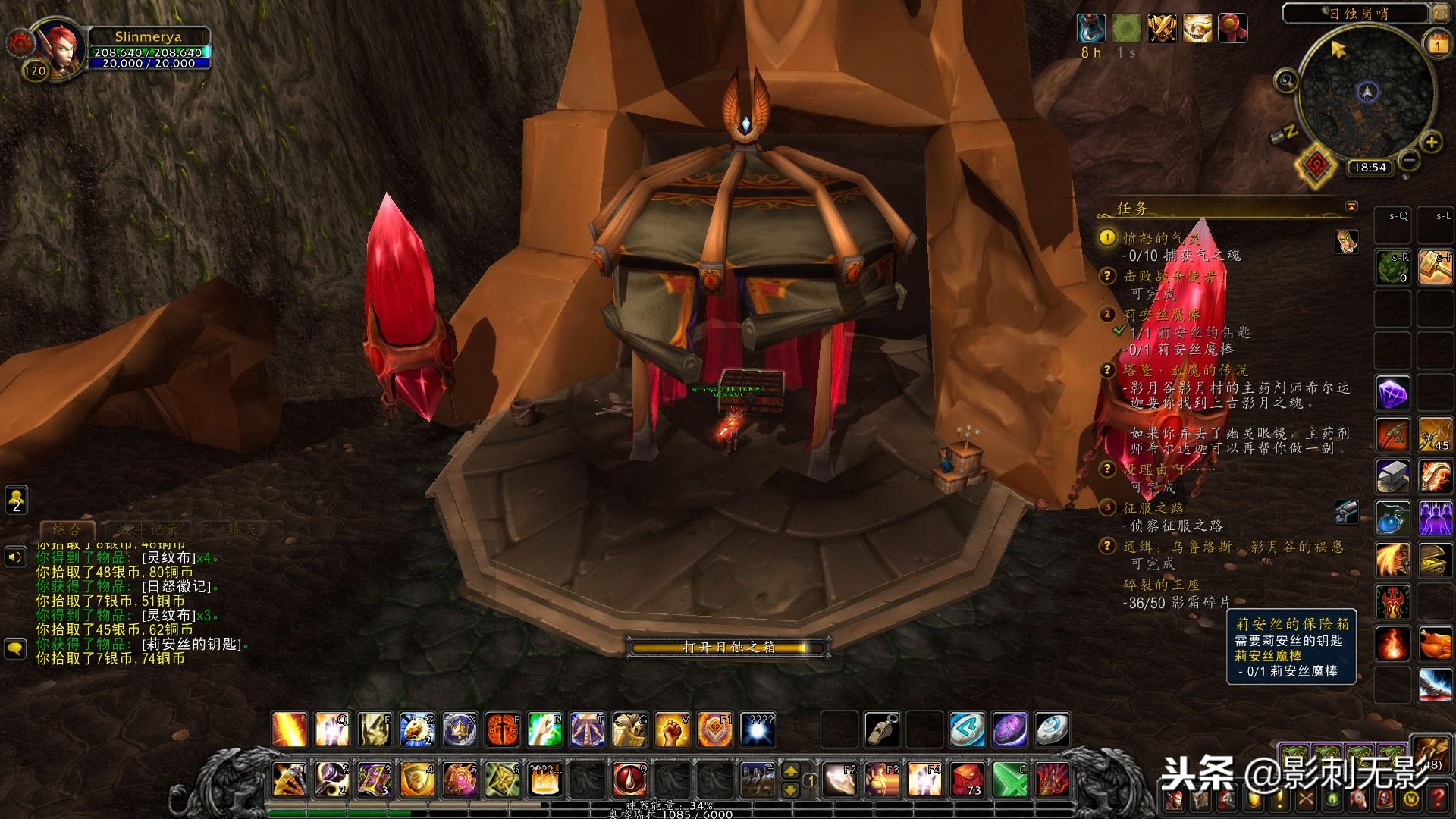Zoom in the minimap with the plus button
Image resolution: width=1456 pixels, height=819 pixels.
coord(1431,142)
